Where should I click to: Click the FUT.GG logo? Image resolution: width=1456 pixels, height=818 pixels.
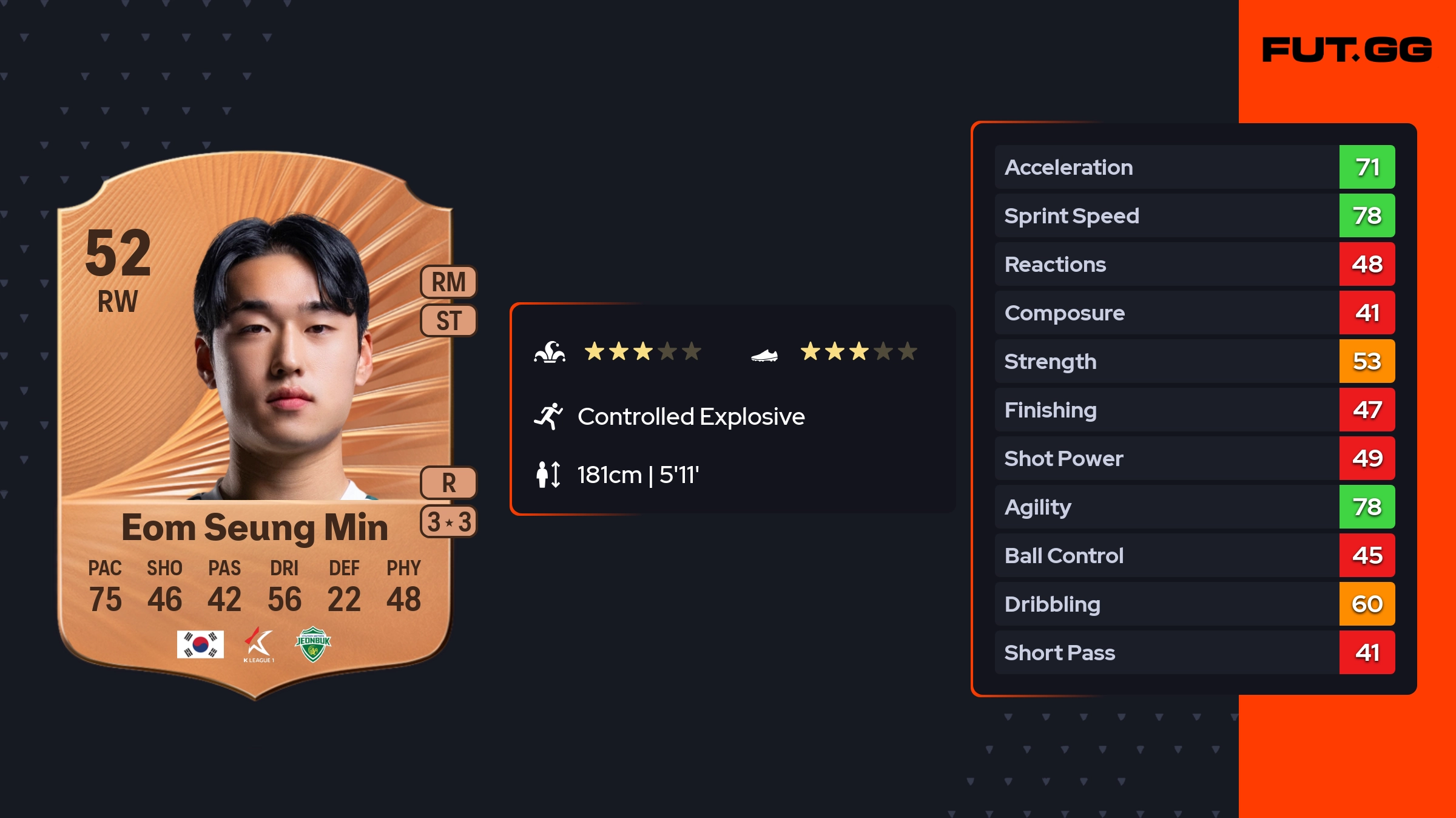click(1347, 50)
